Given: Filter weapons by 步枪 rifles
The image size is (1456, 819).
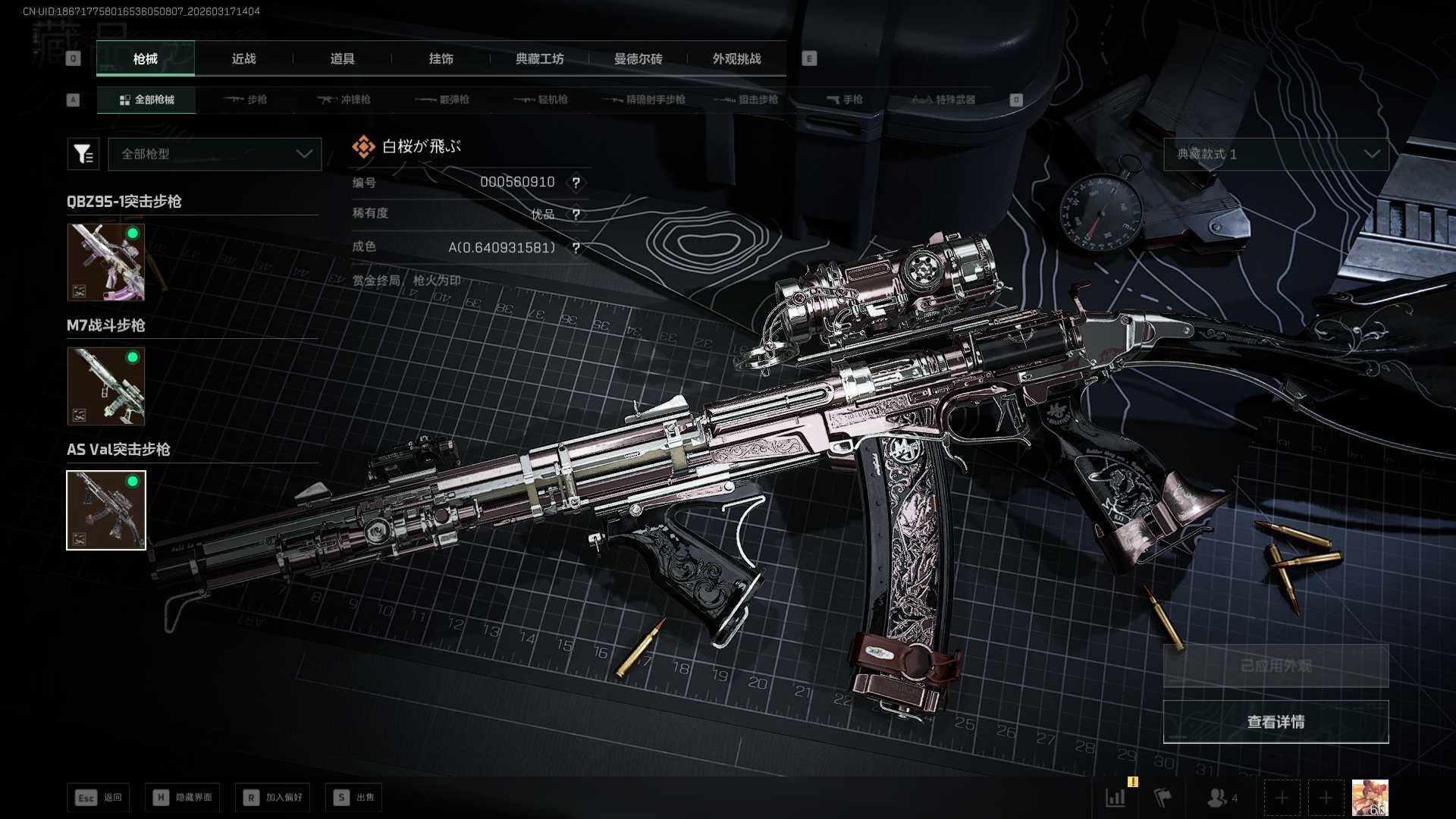Looking at the screenshot, I should pos(246,99).
